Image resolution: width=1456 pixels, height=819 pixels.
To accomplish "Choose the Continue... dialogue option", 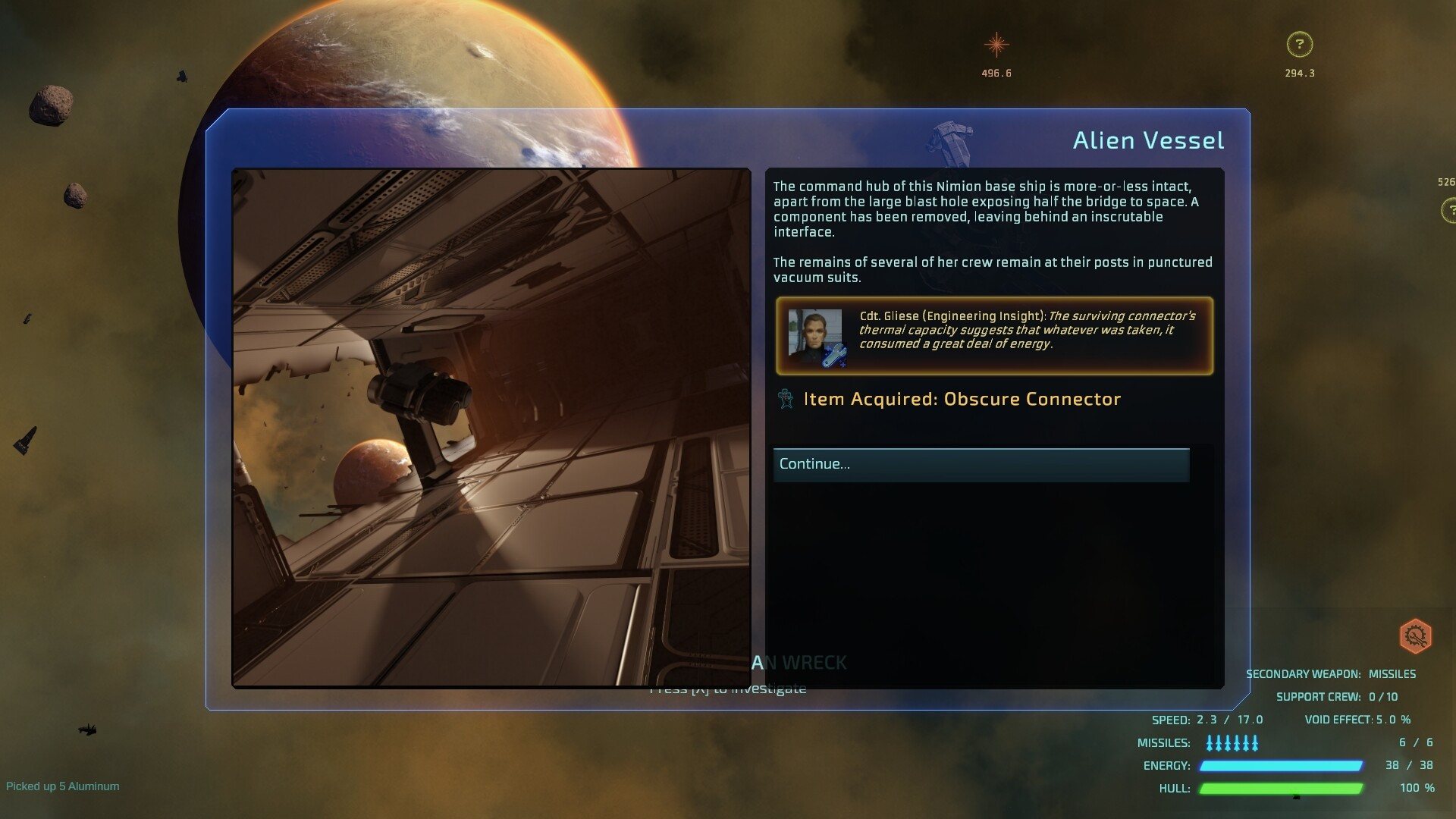I will [981, 464].
